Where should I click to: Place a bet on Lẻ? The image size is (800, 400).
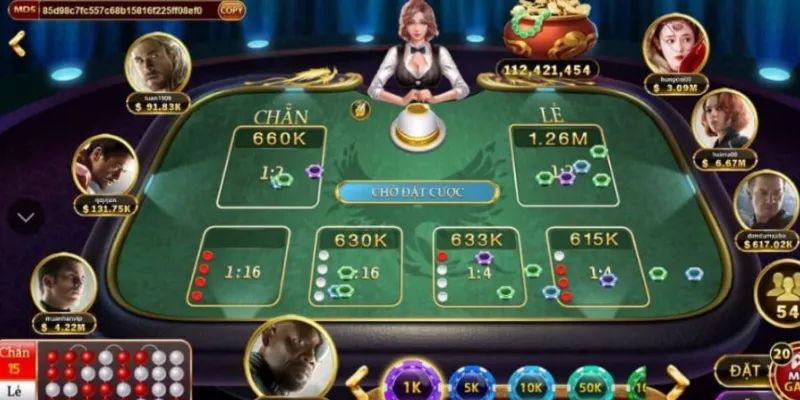pos(558,165)
